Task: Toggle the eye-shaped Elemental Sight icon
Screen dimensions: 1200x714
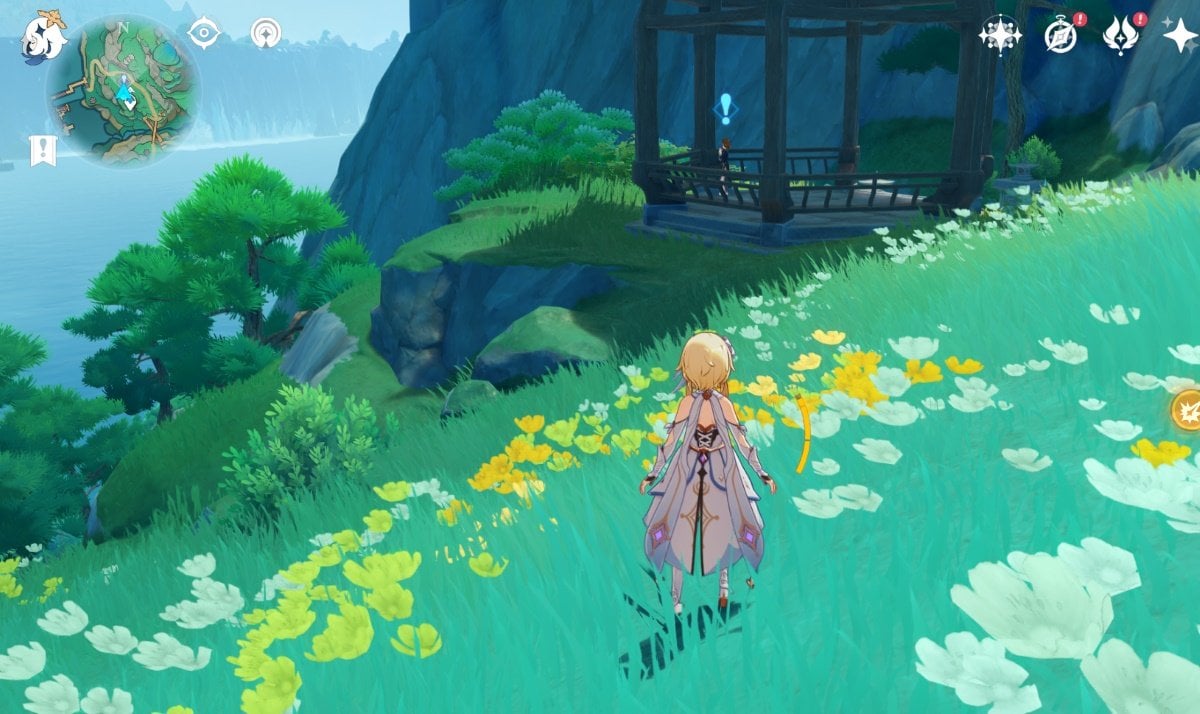Action: pyautogui.click(x=204, y=33)
